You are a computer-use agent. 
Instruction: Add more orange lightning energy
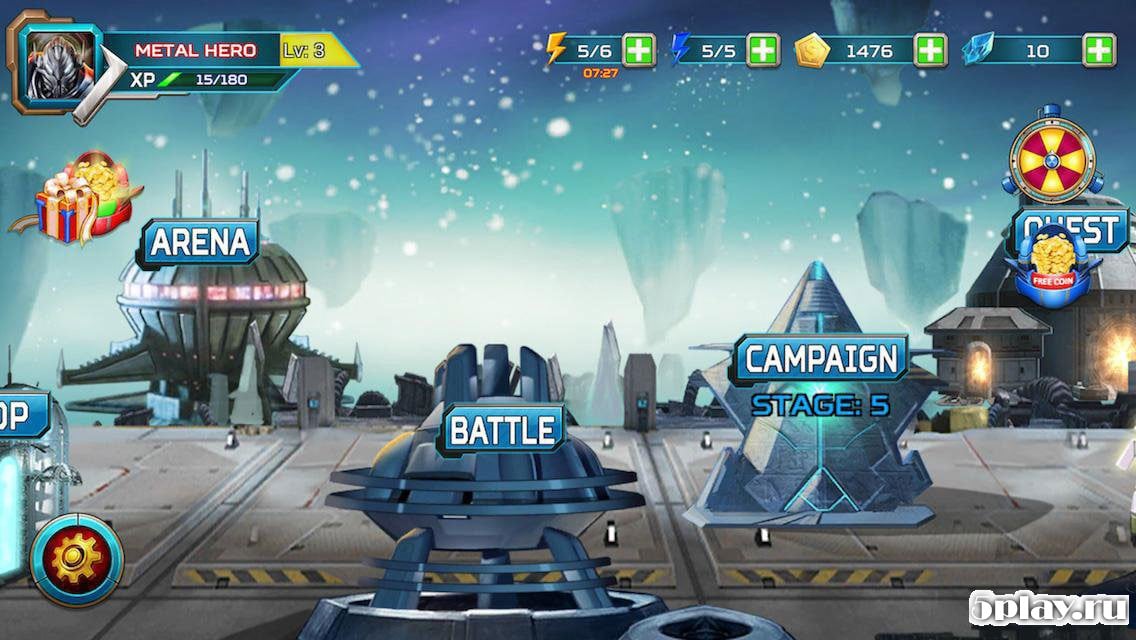click(x=639, y=50)
